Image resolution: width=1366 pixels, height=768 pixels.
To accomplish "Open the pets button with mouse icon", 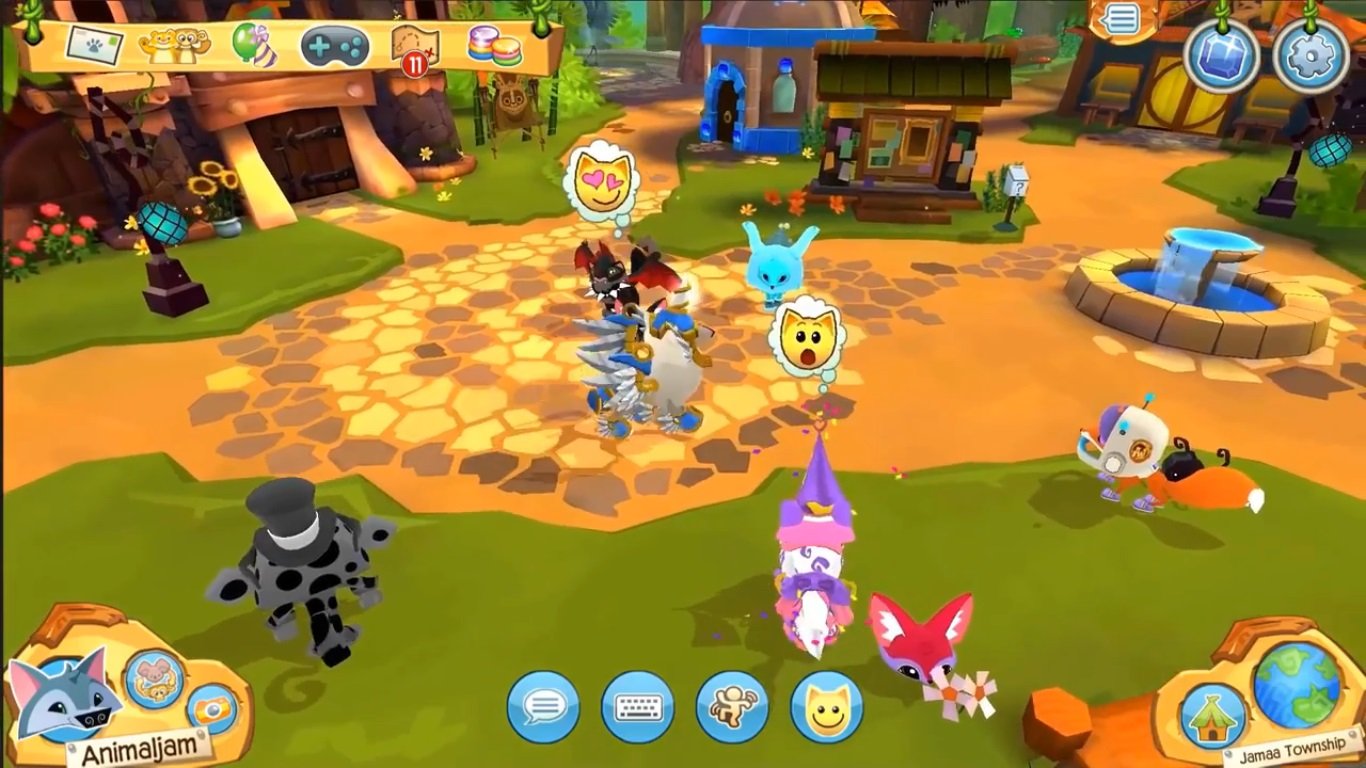I will [154, 679].
